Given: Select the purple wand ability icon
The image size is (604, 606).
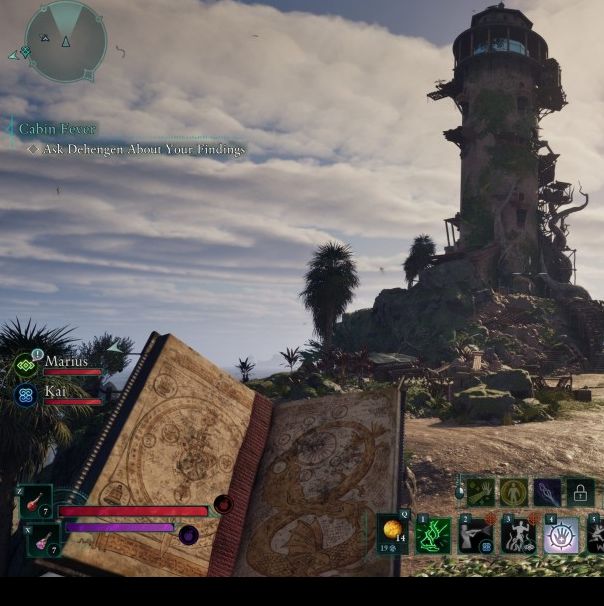Looking at the screenshot, I should 547,492.
